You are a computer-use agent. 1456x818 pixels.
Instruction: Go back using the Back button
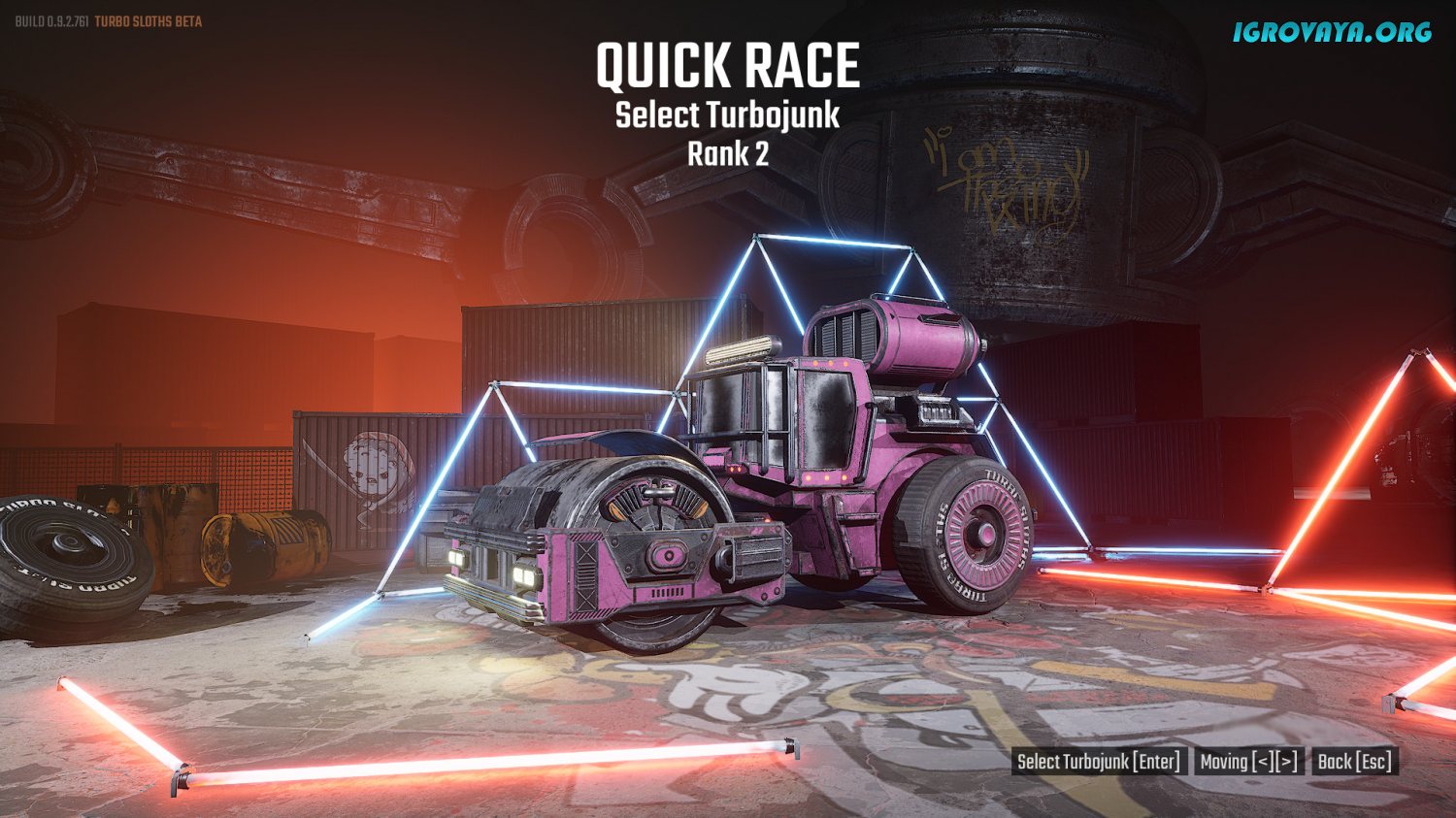[1355, 762]
